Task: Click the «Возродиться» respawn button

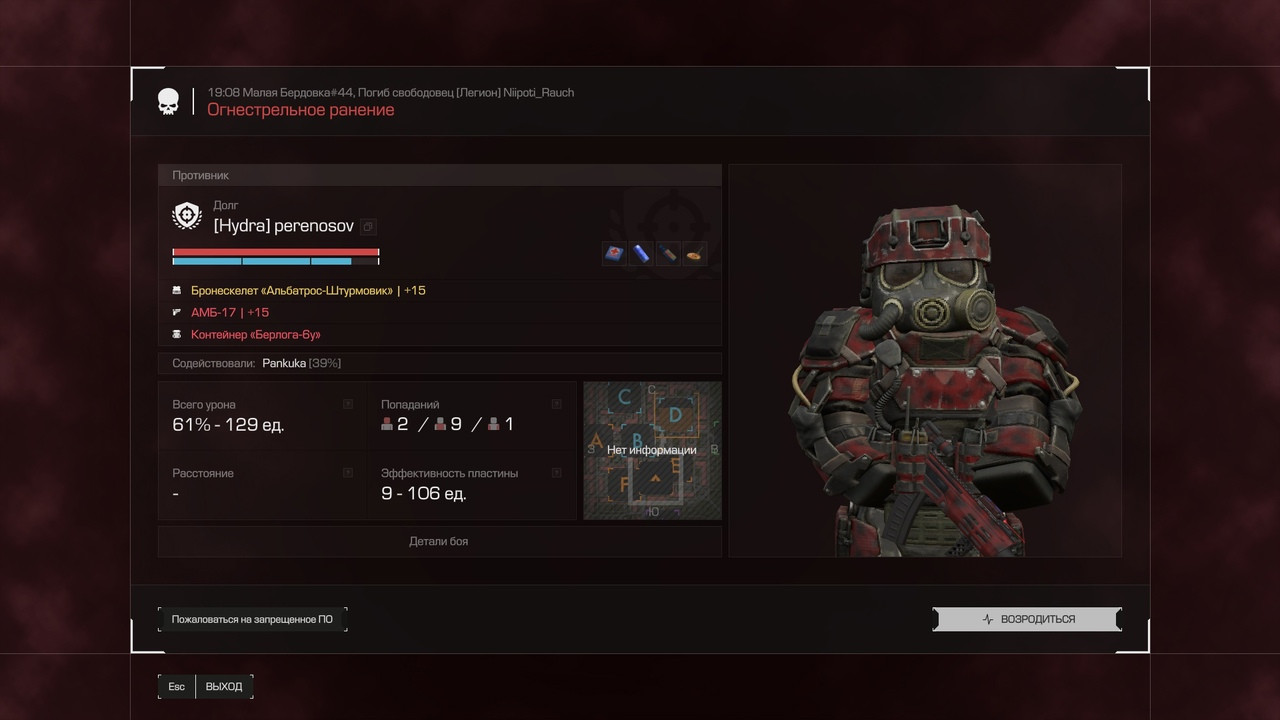Action: coord(1027,619)
